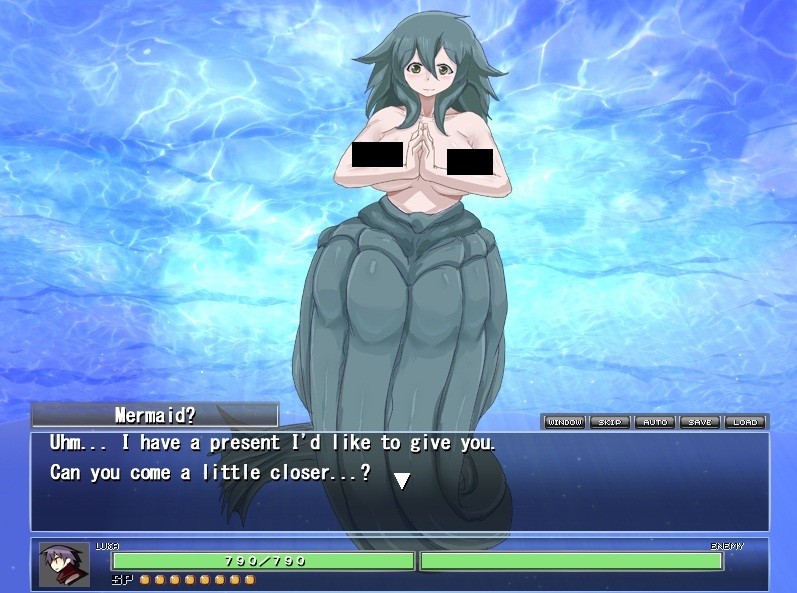The height and width of the screenshot is (593, 797).
Task: Activate the SKIP button
Action: (609, 422)
